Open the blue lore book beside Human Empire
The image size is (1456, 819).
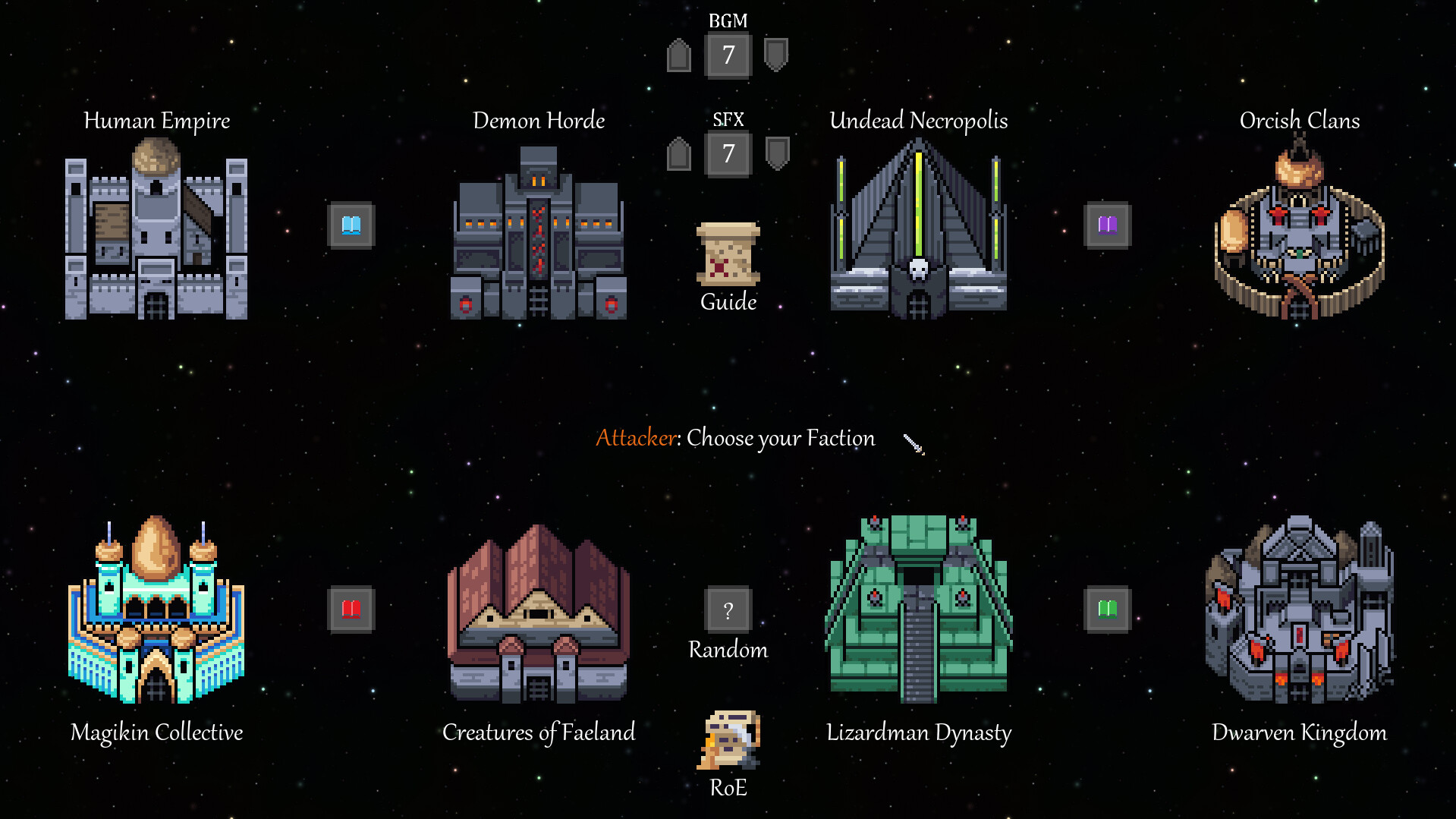tap(350, 225)
